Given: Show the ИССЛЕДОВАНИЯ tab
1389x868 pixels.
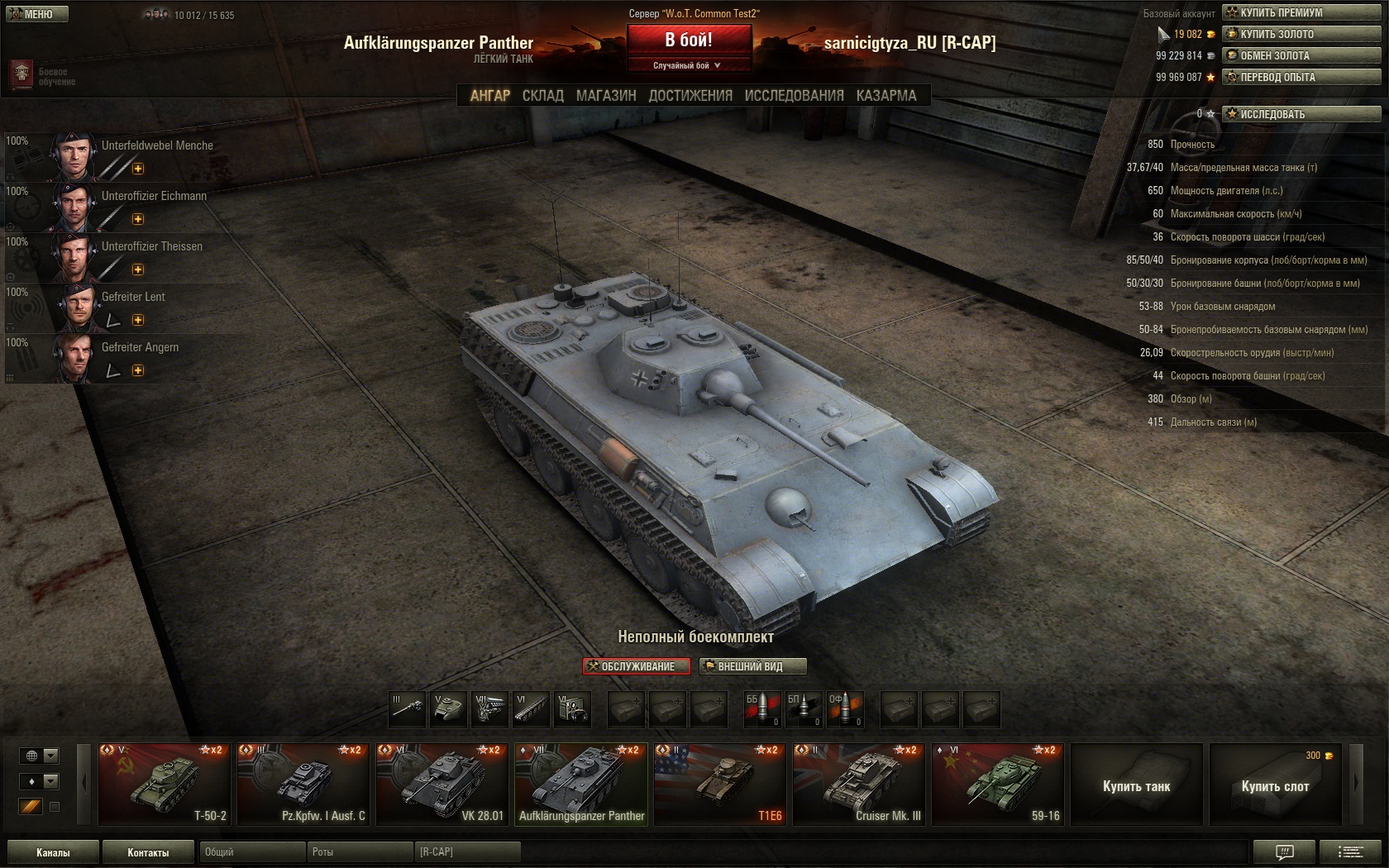Looking at the screenshot, I should coord(794,96).
